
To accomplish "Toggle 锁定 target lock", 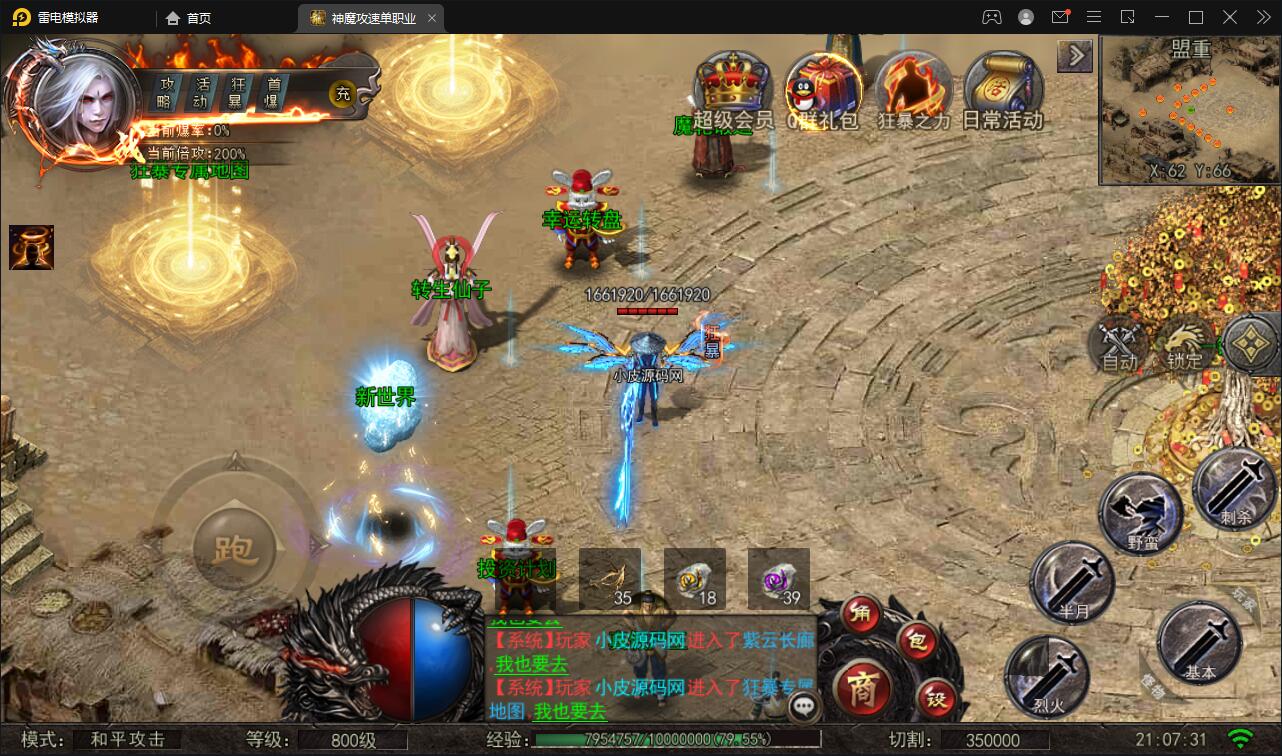I will point(1184,343).
